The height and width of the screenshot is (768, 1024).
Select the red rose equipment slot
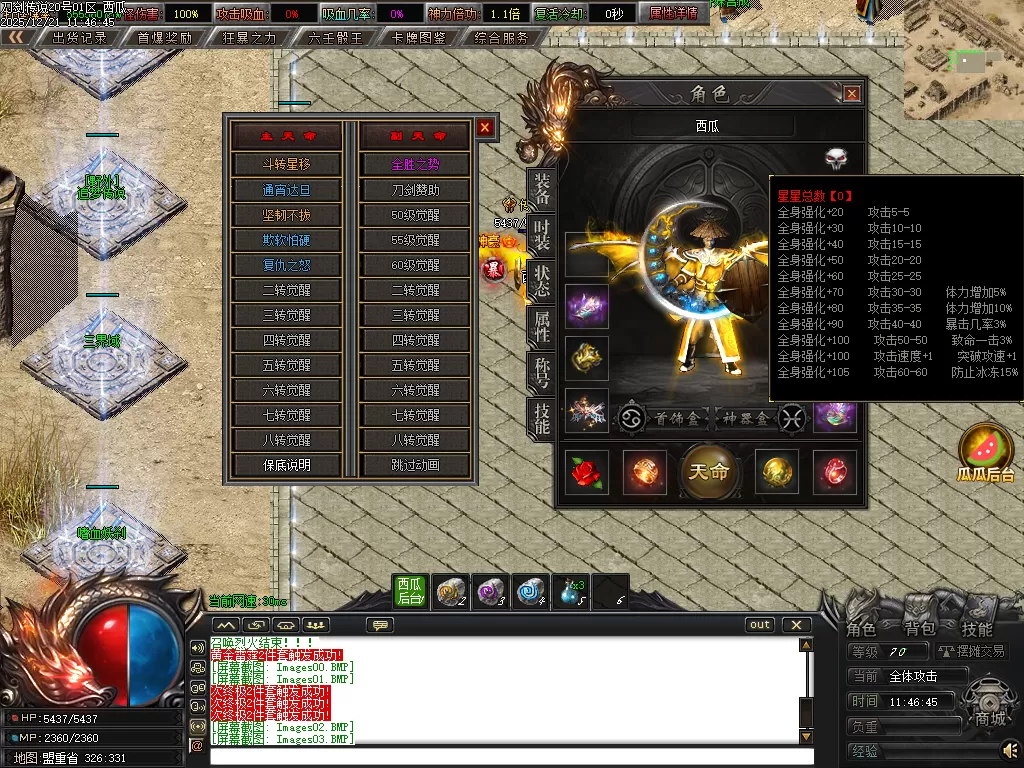588,472
